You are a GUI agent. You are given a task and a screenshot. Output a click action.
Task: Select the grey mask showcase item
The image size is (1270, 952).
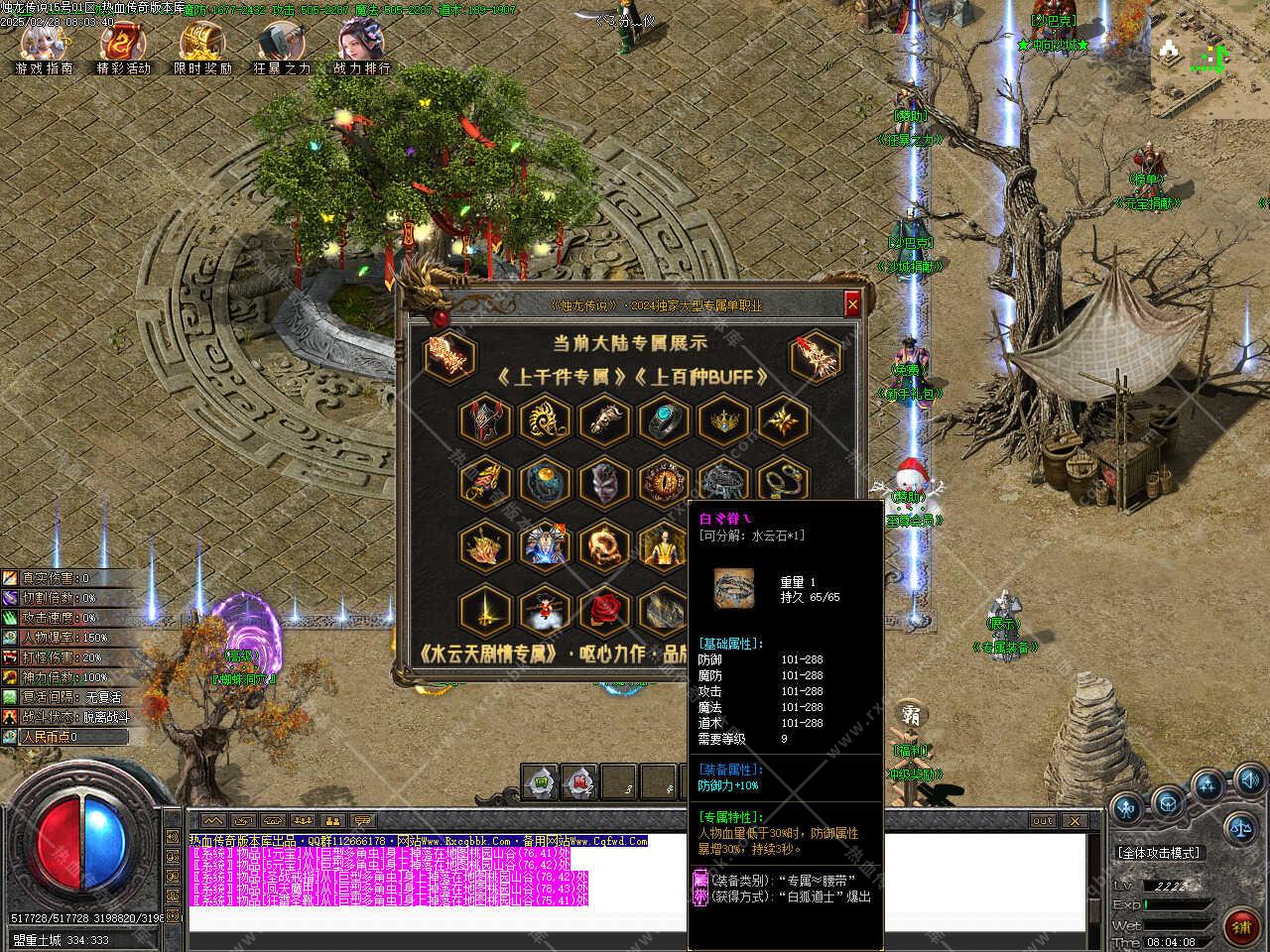coord(604,483)
